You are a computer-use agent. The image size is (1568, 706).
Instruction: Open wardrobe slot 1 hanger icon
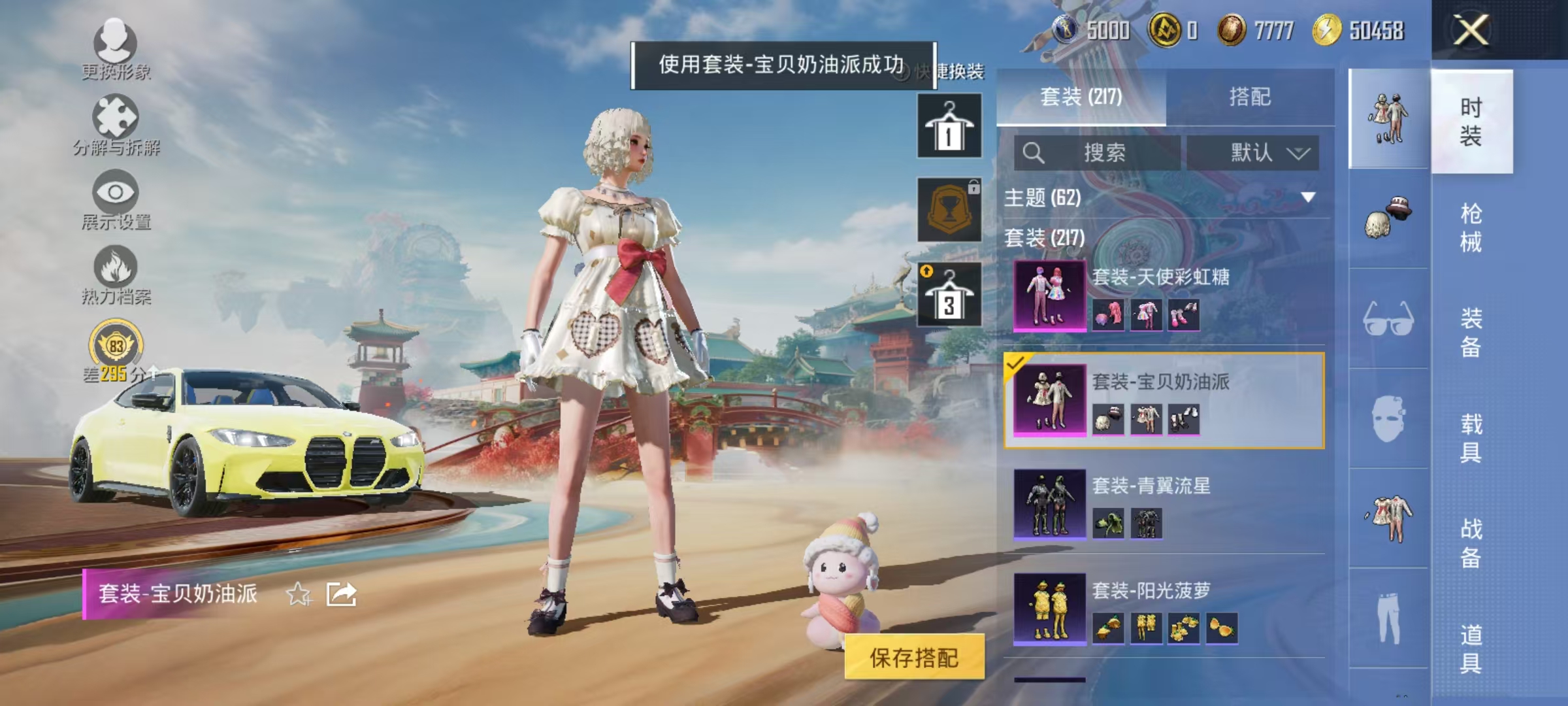(x=949, y=124)
